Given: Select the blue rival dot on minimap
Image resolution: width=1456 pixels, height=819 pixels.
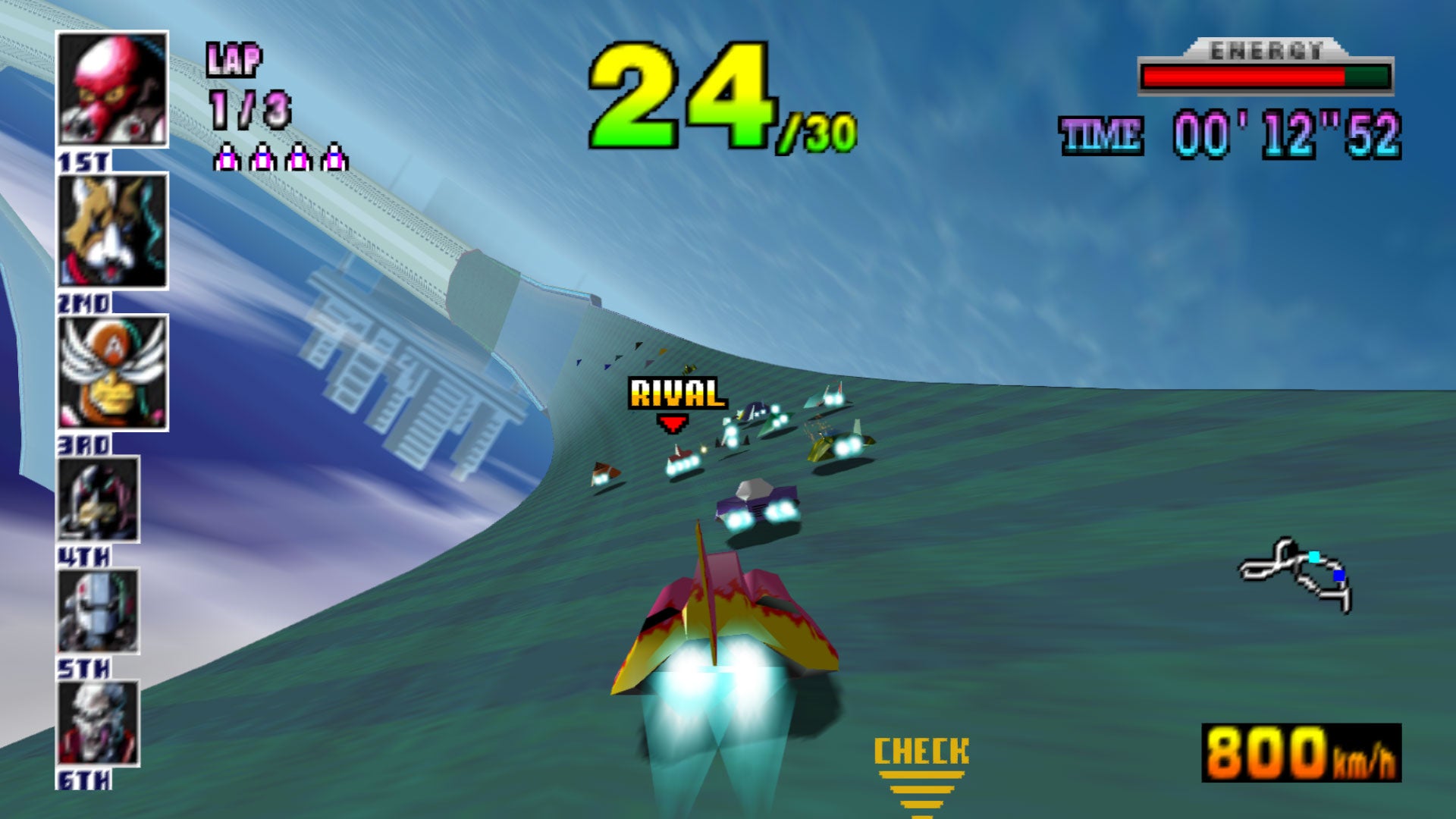Looking at the screenshot, I should click(1338, 575).
